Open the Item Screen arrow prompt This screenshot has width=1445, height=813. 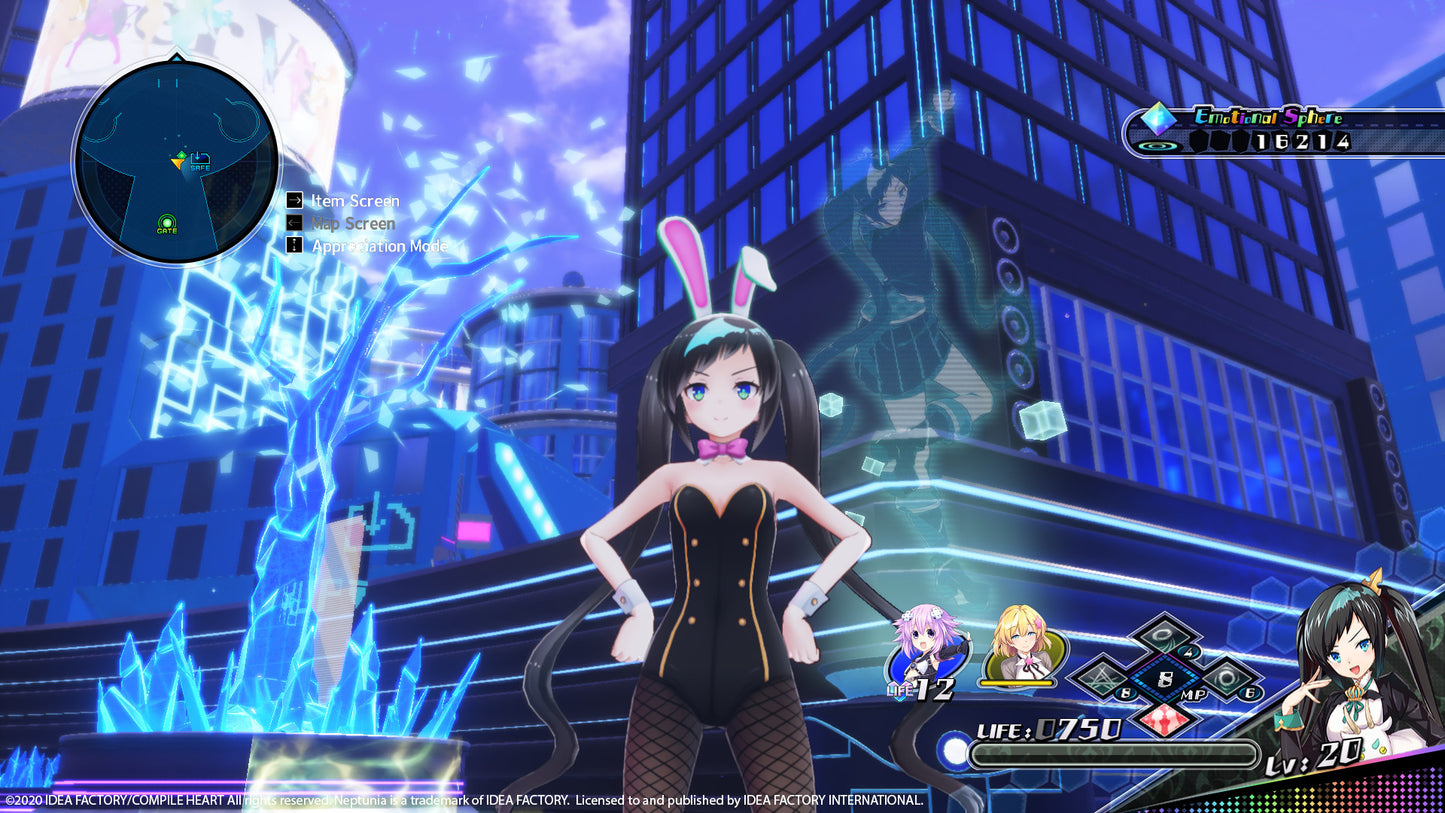[295, 200]
